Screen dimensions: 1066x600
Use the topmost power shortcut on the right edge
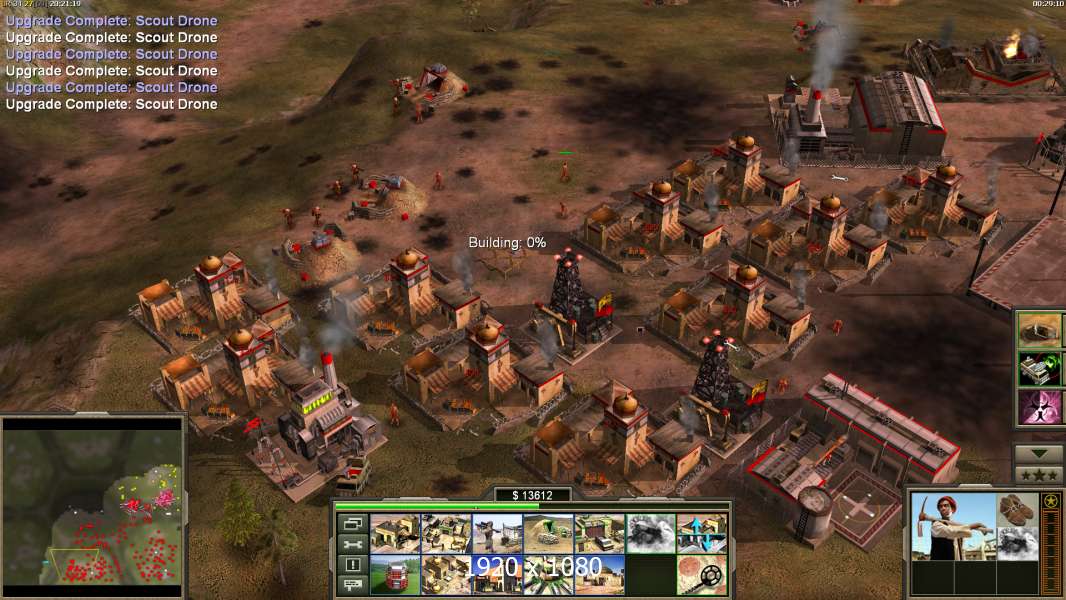(1041, 330)
